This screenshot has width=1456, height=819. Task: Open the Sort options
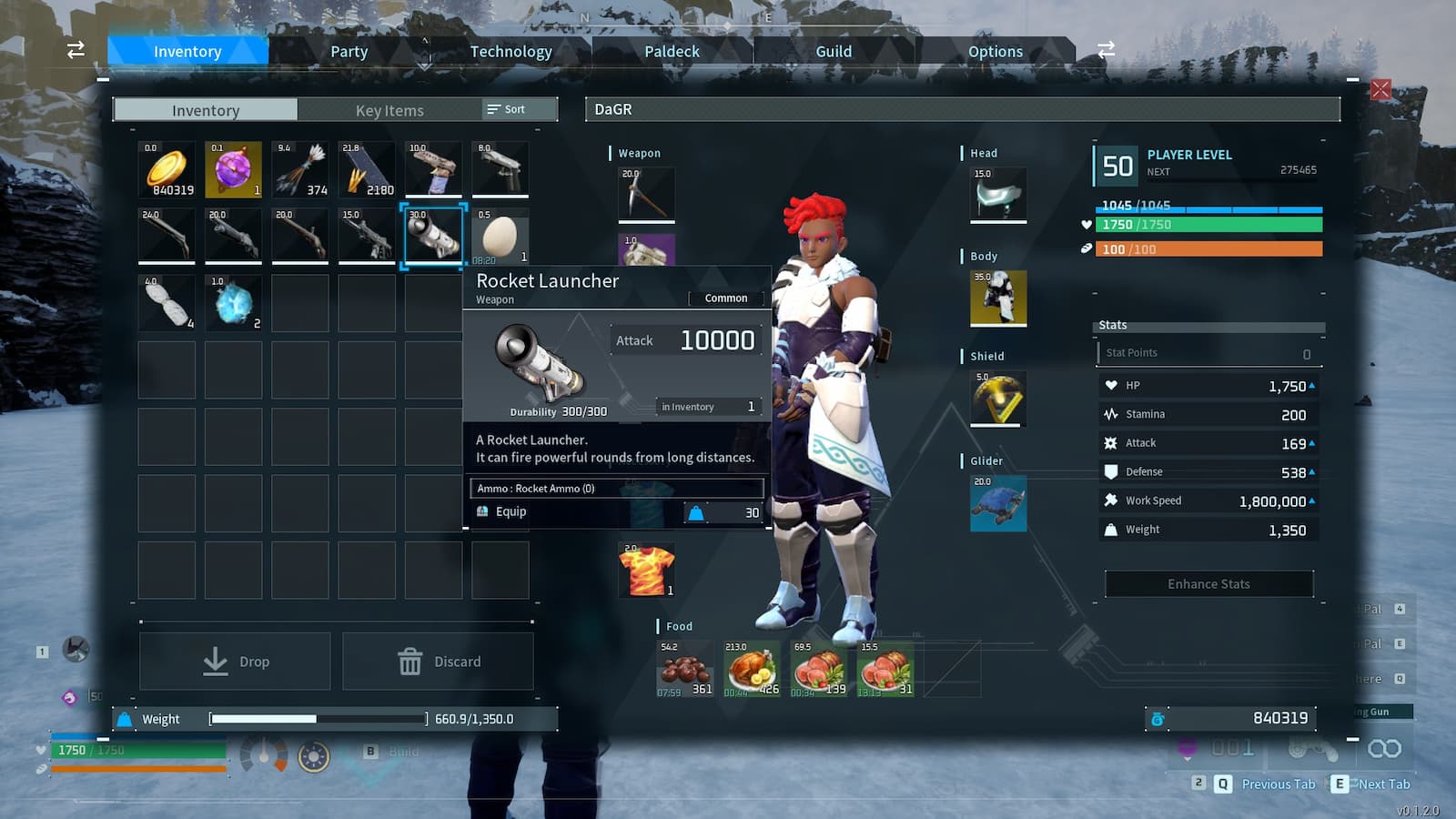pos(512,108)
